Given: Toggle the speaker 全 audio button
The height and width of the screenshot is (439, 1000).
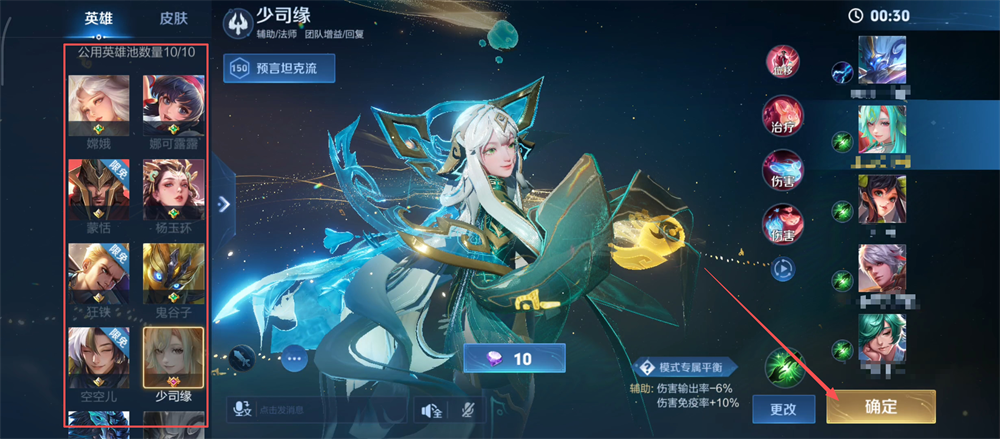Looking at the screenshot, I should click(x=432, y=410).
